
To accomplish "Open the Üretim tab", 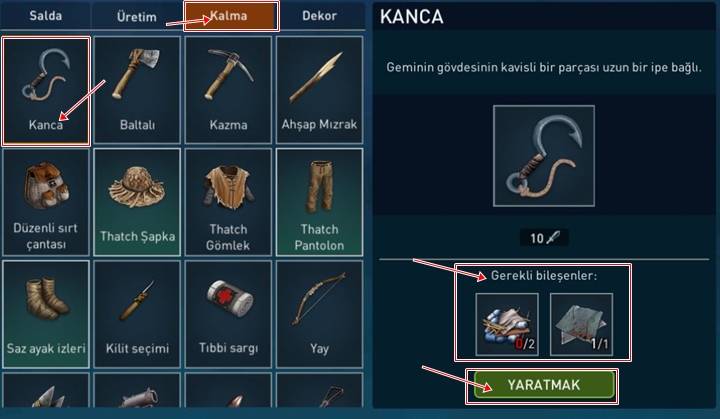I will [137, 16].
